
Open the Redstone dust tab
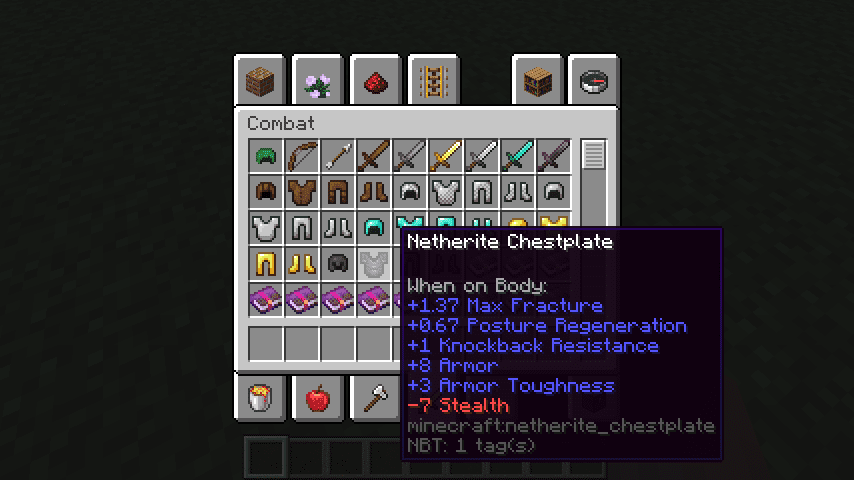tap(377, 81)
